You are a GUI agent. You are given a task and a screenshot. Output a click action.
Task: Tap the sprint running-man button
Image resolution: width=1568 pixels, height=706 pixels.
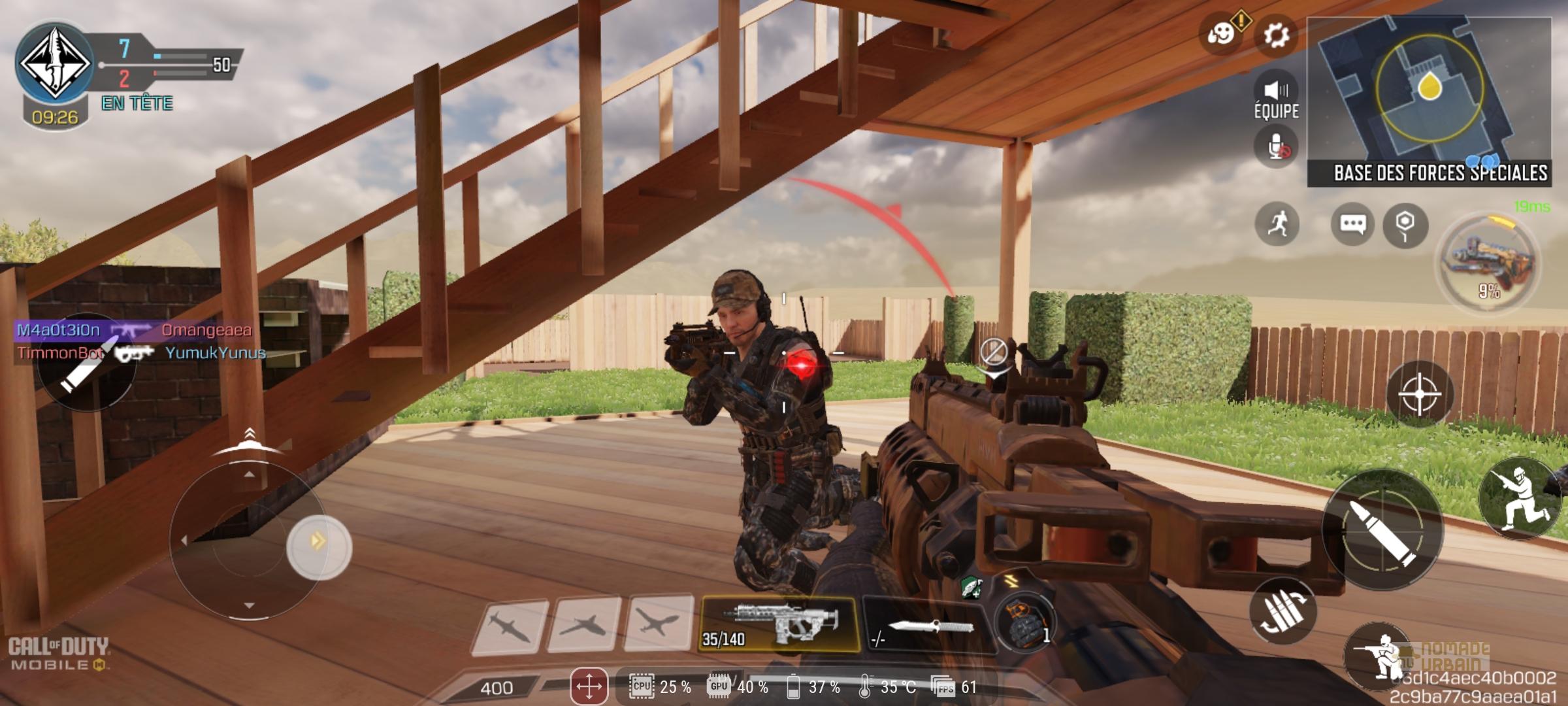point(1277,224)
